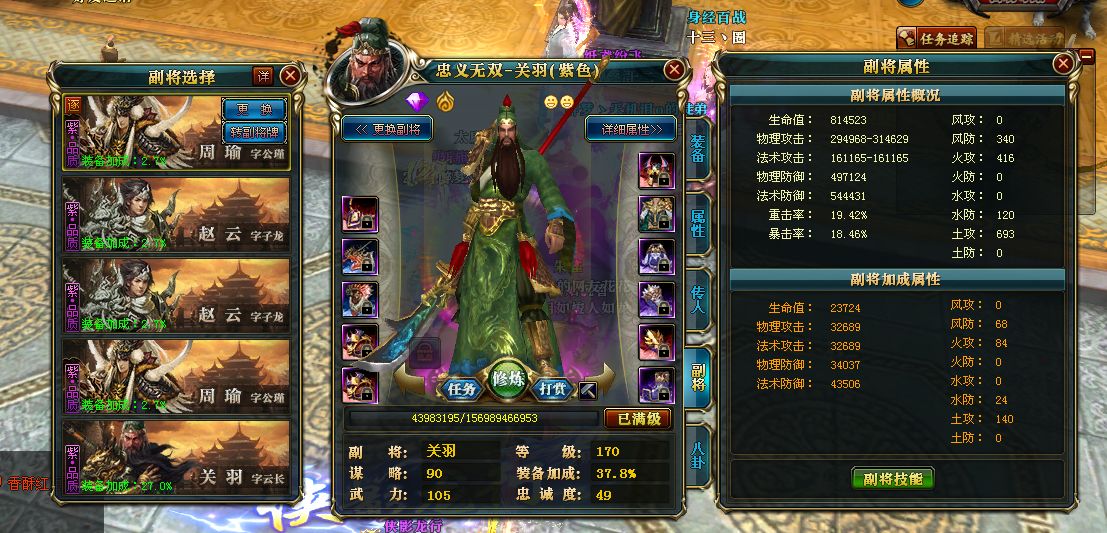Open the 详 details button in 副将选择
This screenshot has width=1107, height=533.
coord(263,76)
